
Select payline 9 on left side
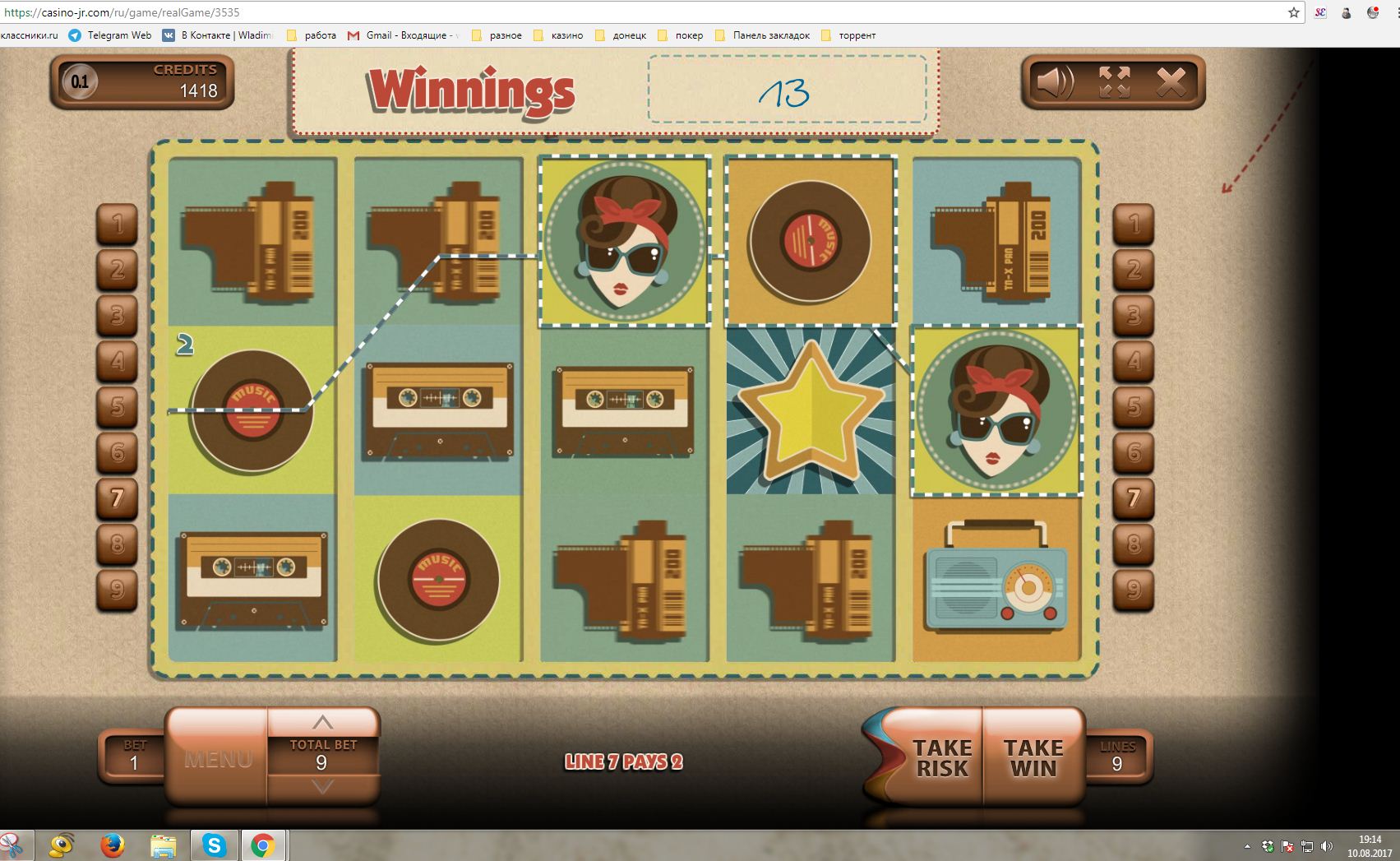118,590
